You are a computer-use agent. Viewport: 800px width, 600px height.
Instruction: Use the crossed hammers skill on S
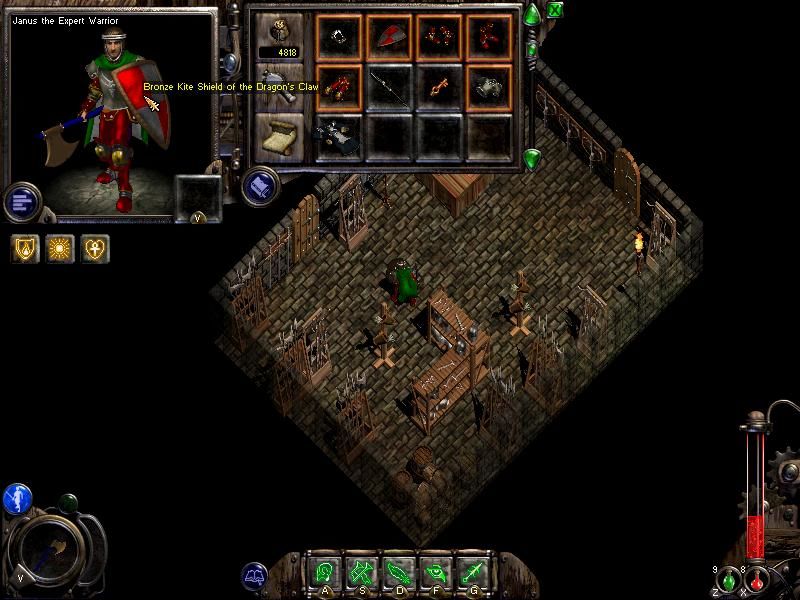(x=361, y=573)
